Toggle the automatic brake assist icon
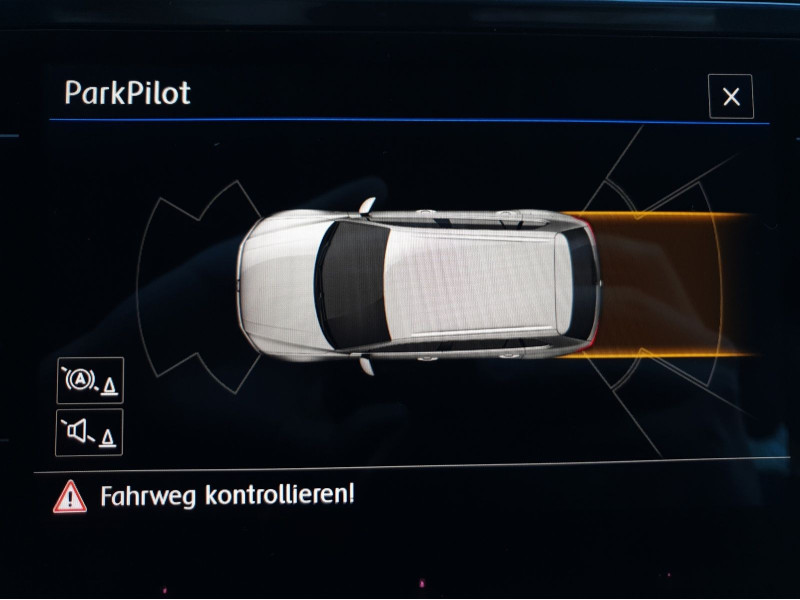Screen dimensions: 800x600 click(x=90, y=380)
